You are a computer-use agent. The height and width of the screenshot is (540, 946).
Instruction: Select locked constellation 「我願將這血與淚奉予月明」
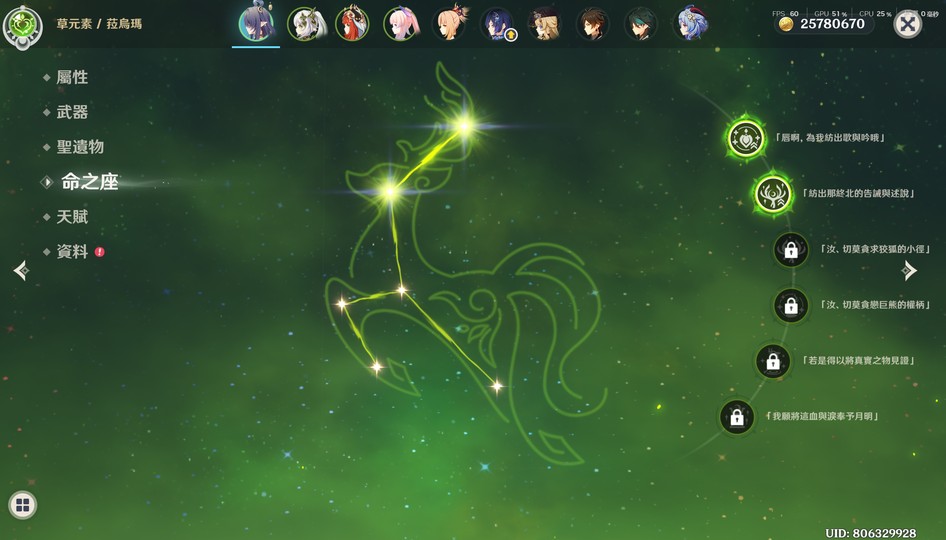tap(737, 417)
